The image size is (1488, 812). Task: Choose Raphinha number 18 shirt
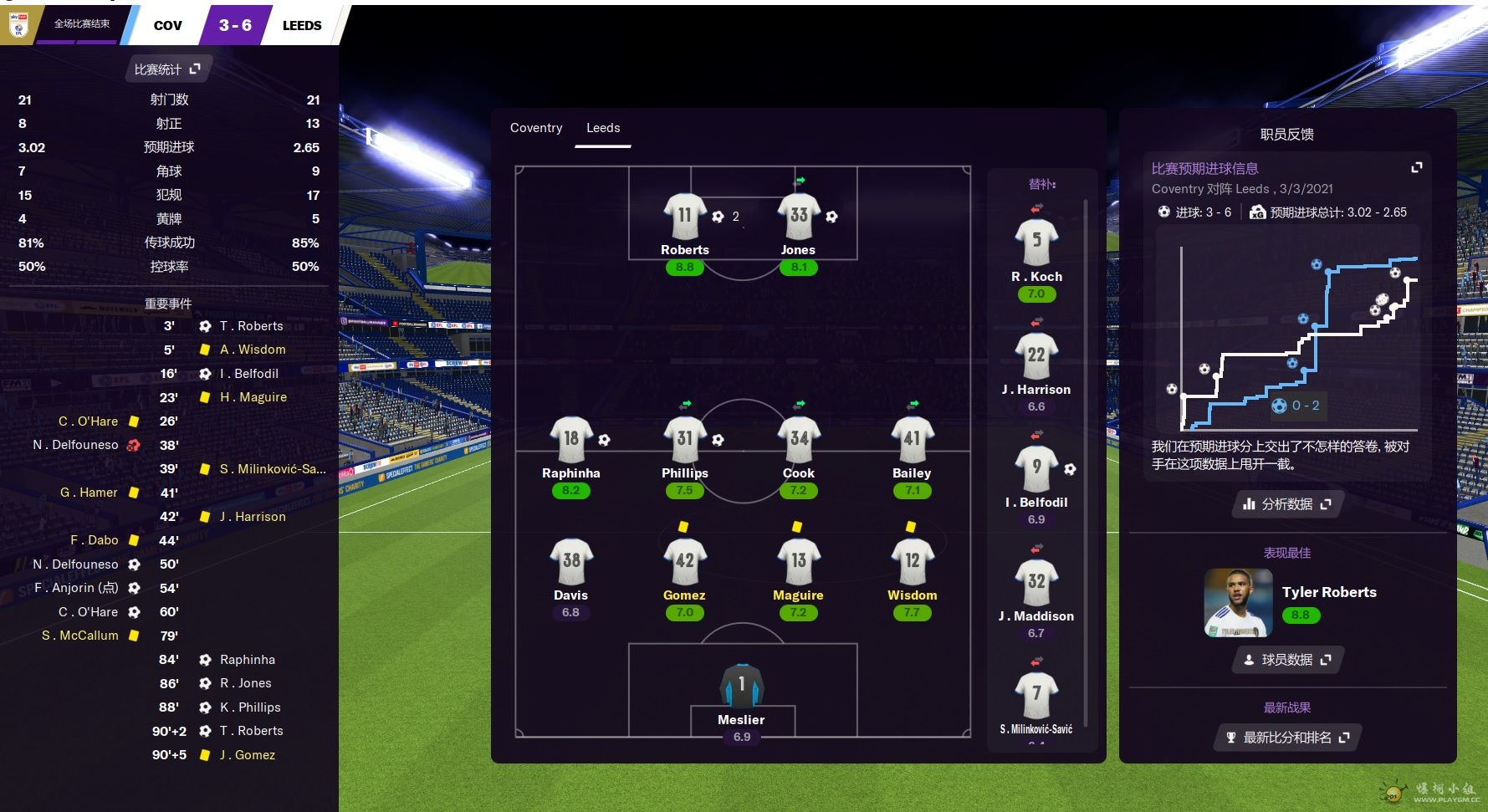coord(570,440)
